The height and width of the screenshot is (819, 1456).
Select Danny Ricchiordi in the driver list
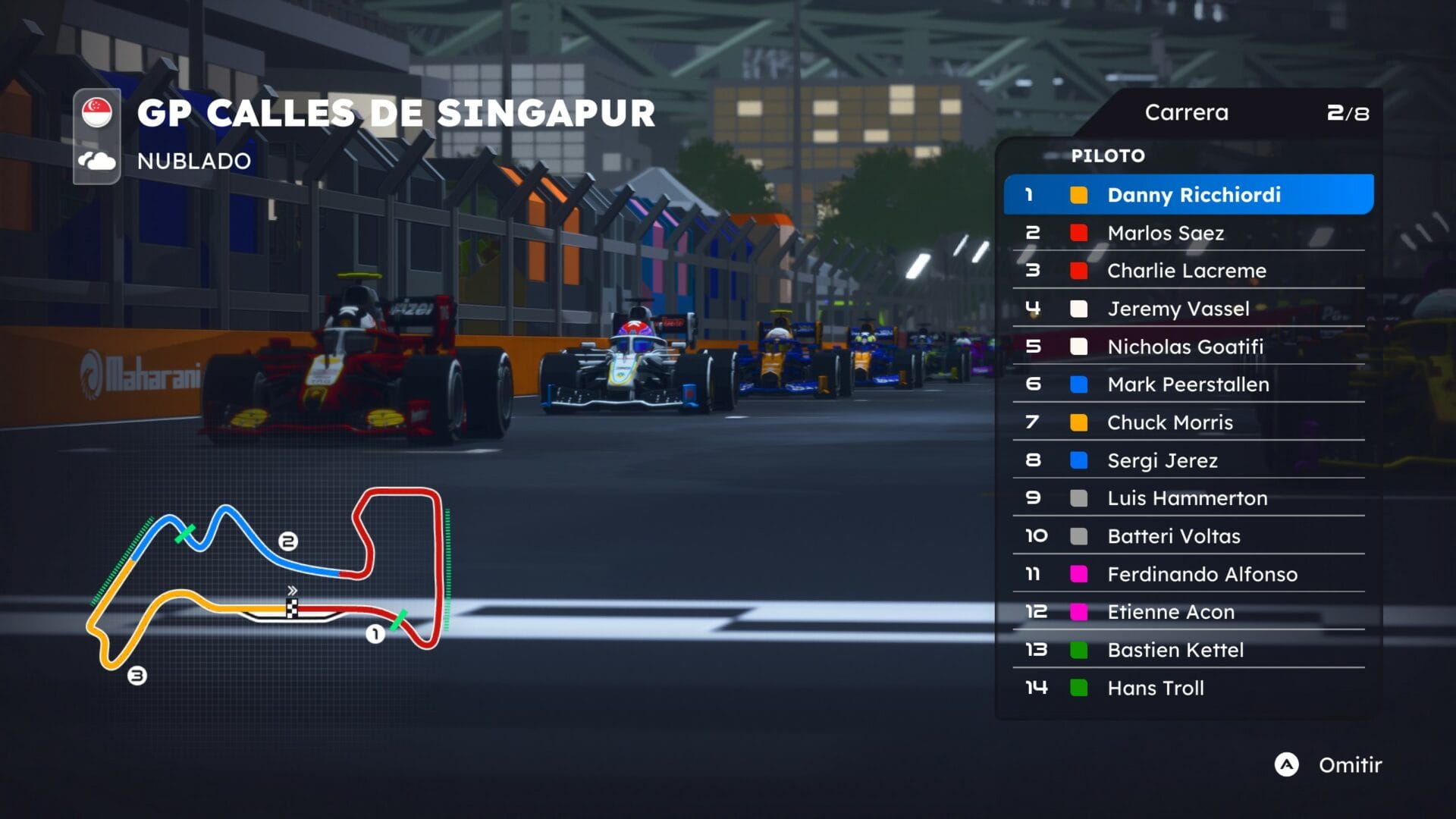tap(1188, 195)
